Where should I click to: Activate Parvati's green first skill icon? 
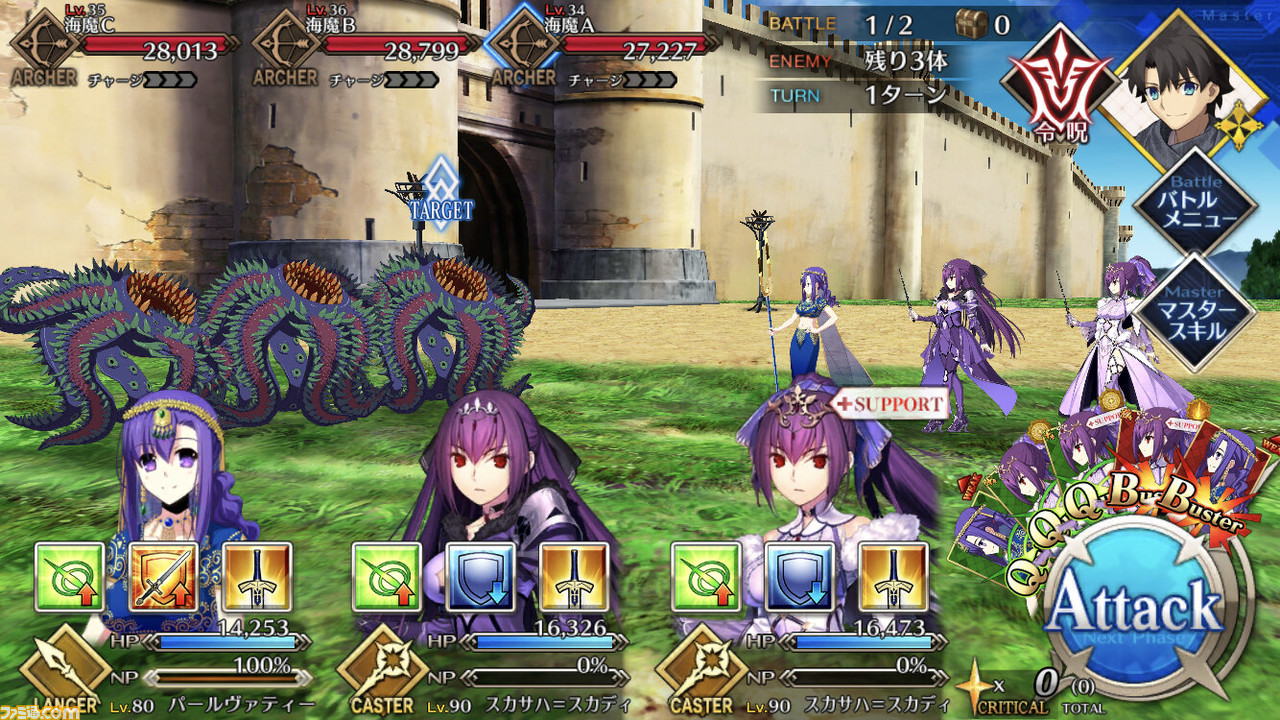pyautogui.click(x=70, y=577)
